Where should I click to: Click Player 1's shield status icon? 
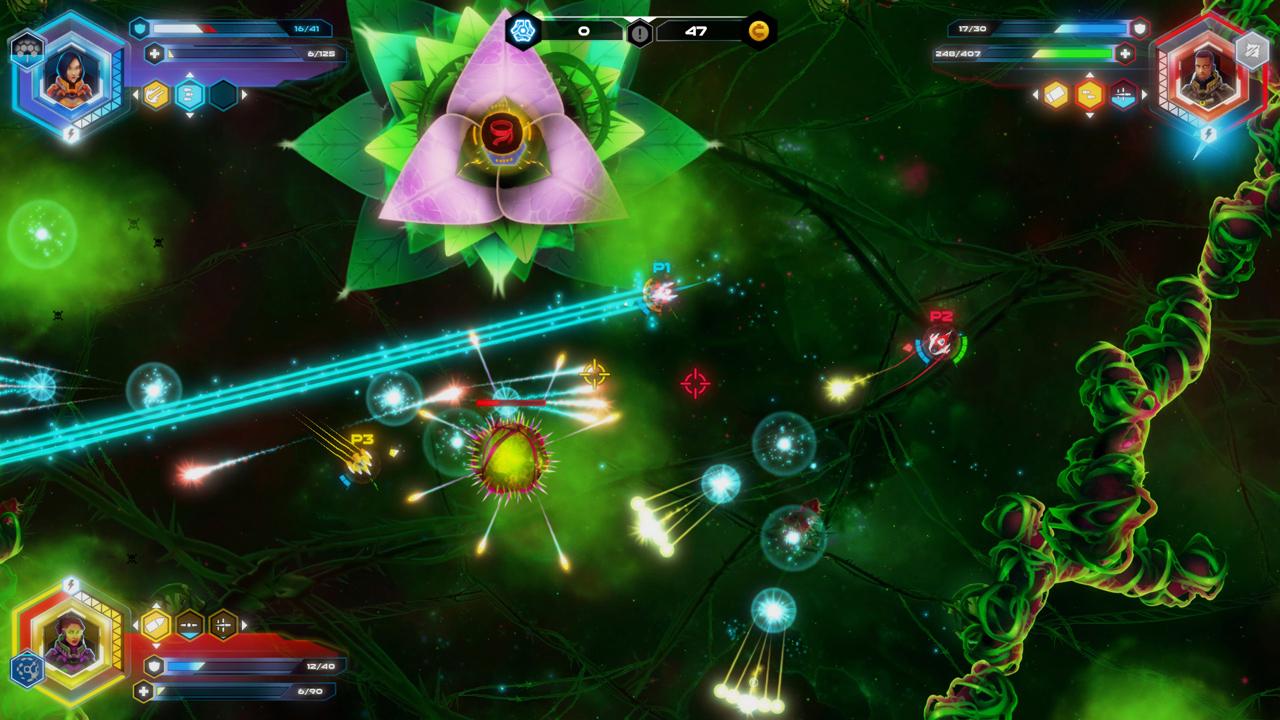[x=140, y=28]
